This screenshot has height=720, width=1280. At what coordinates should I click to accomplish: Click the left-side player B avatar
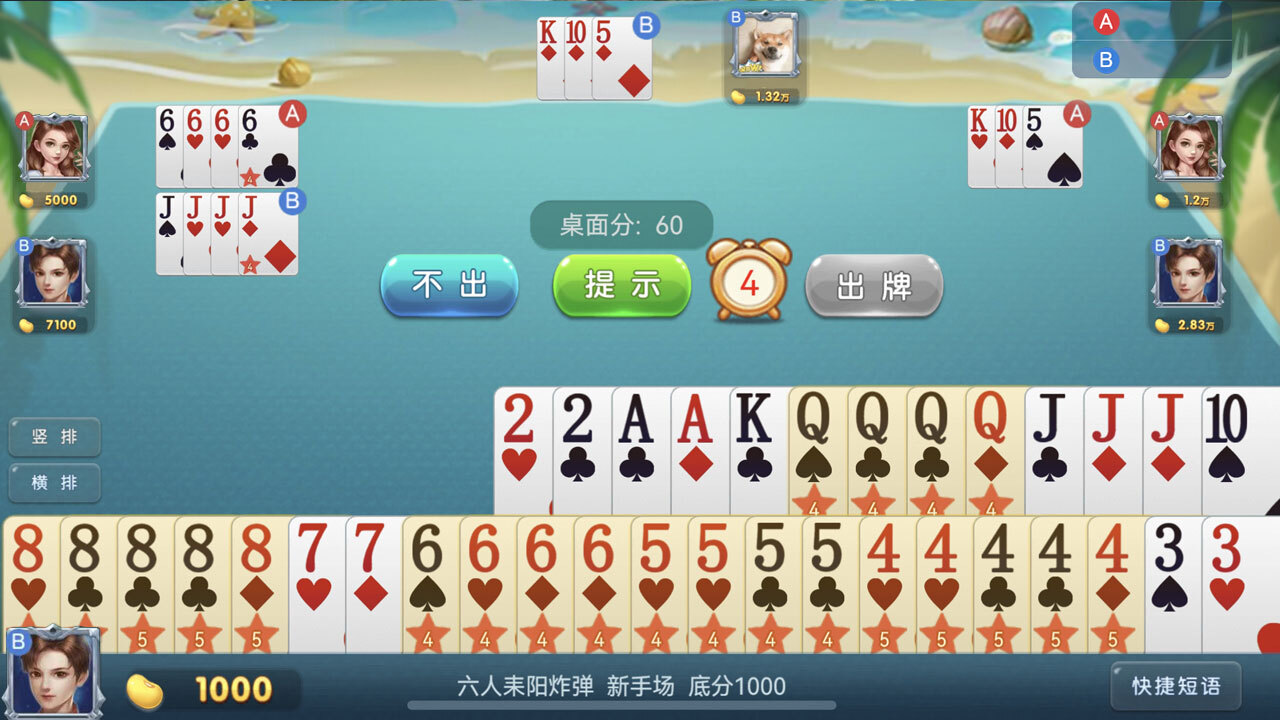(x=55, y=275)
